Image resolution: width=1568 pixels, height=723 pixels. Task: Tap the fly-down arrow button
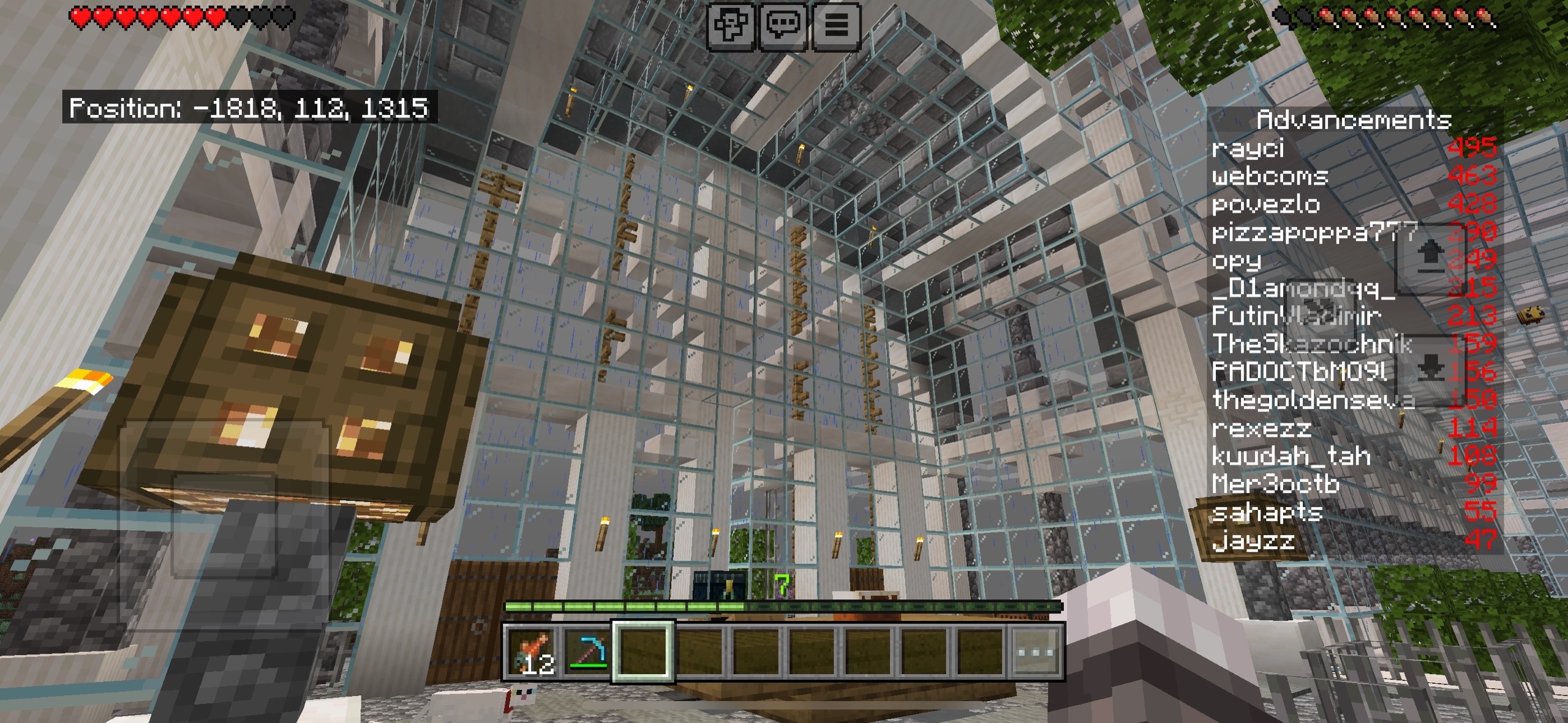point(1429,369)
